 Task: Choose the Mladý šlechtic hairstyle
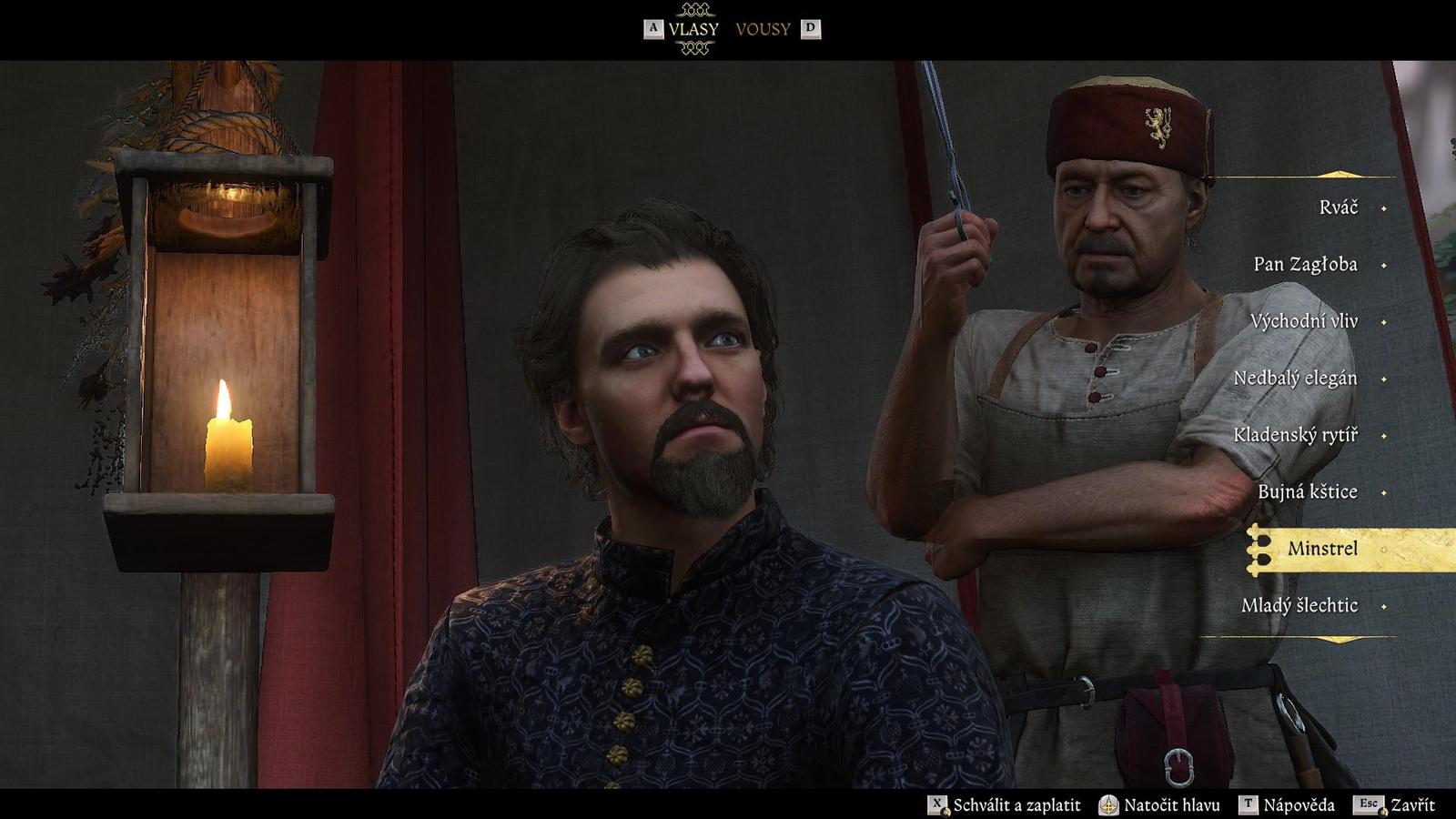pos(1299,606)
